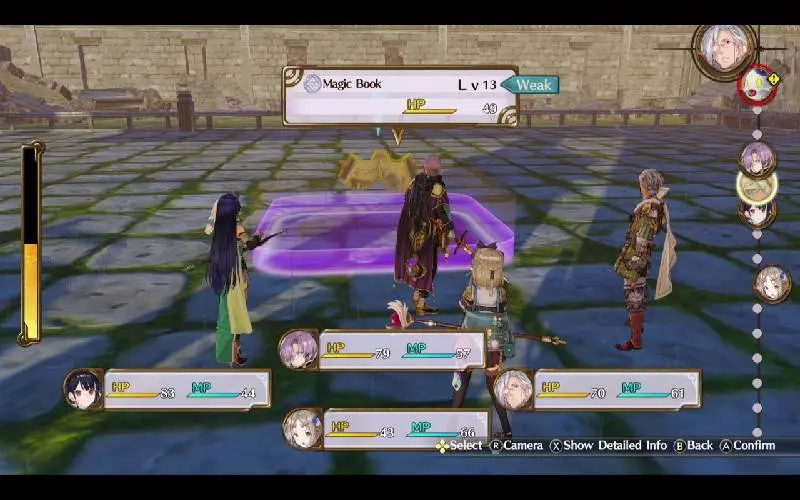
Task: Select the blonde party member's status panel
Action: pyautogui.click(x=387, y=428)
